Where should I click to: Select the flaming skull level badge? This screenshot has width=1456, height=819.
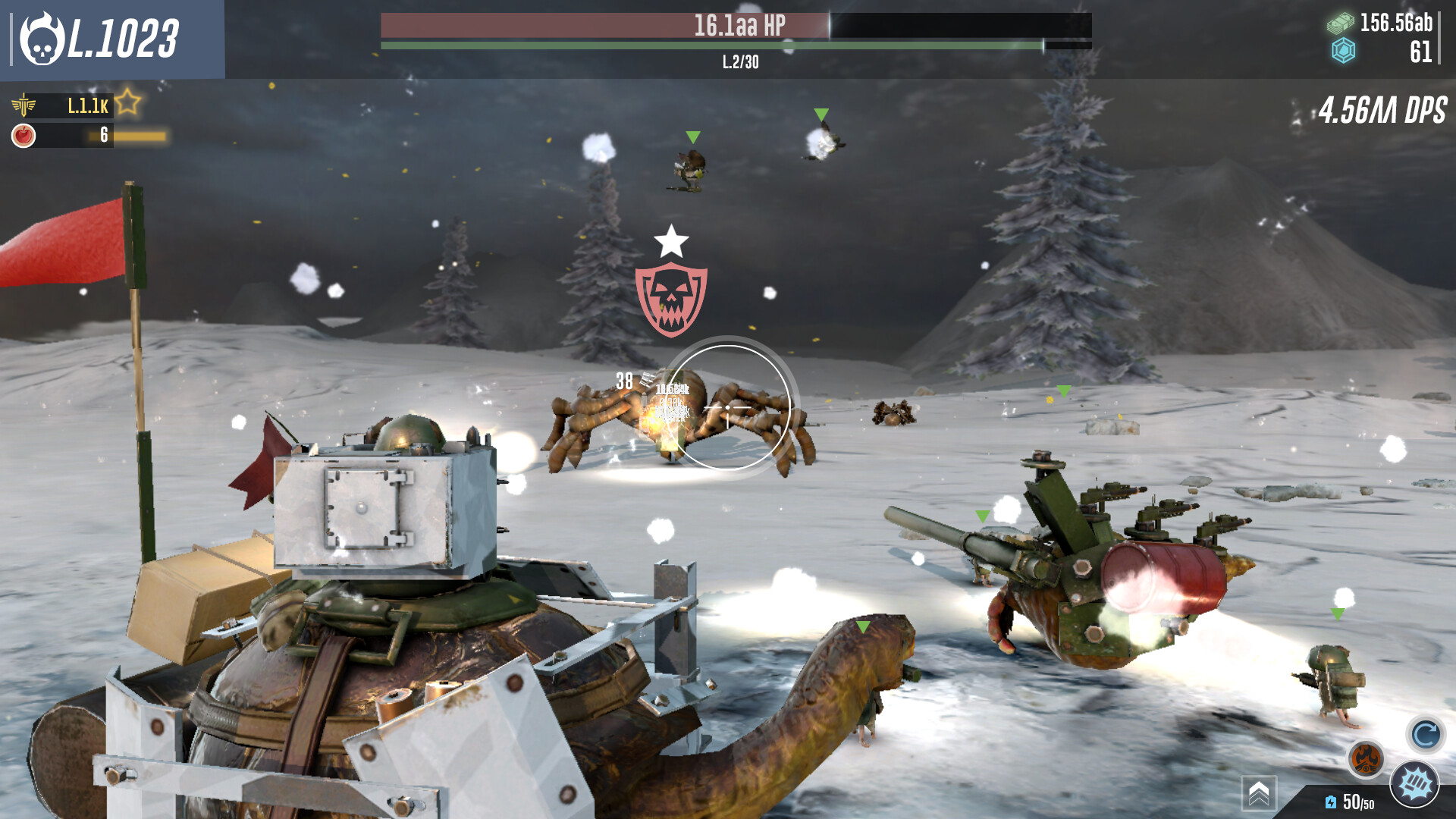point(44,36)
